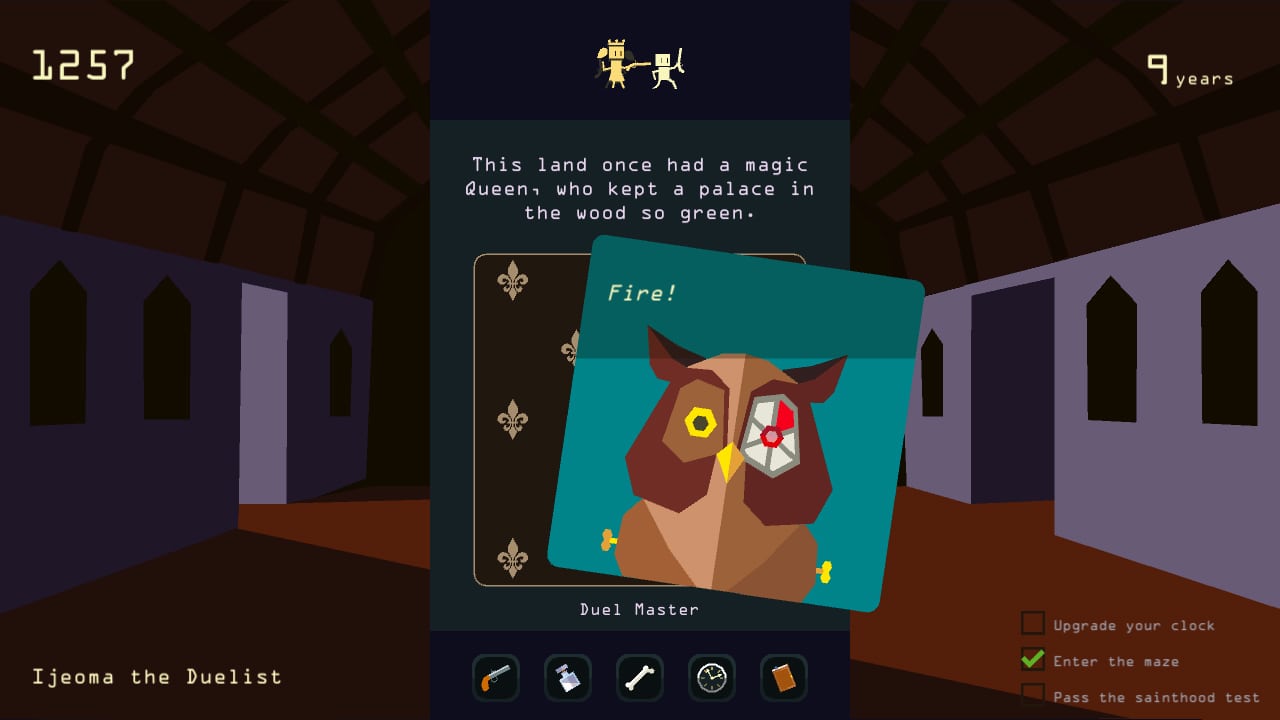Uncheck the Enter the maze goal
Screen dimensions: 1280x720
[1031, 660]
